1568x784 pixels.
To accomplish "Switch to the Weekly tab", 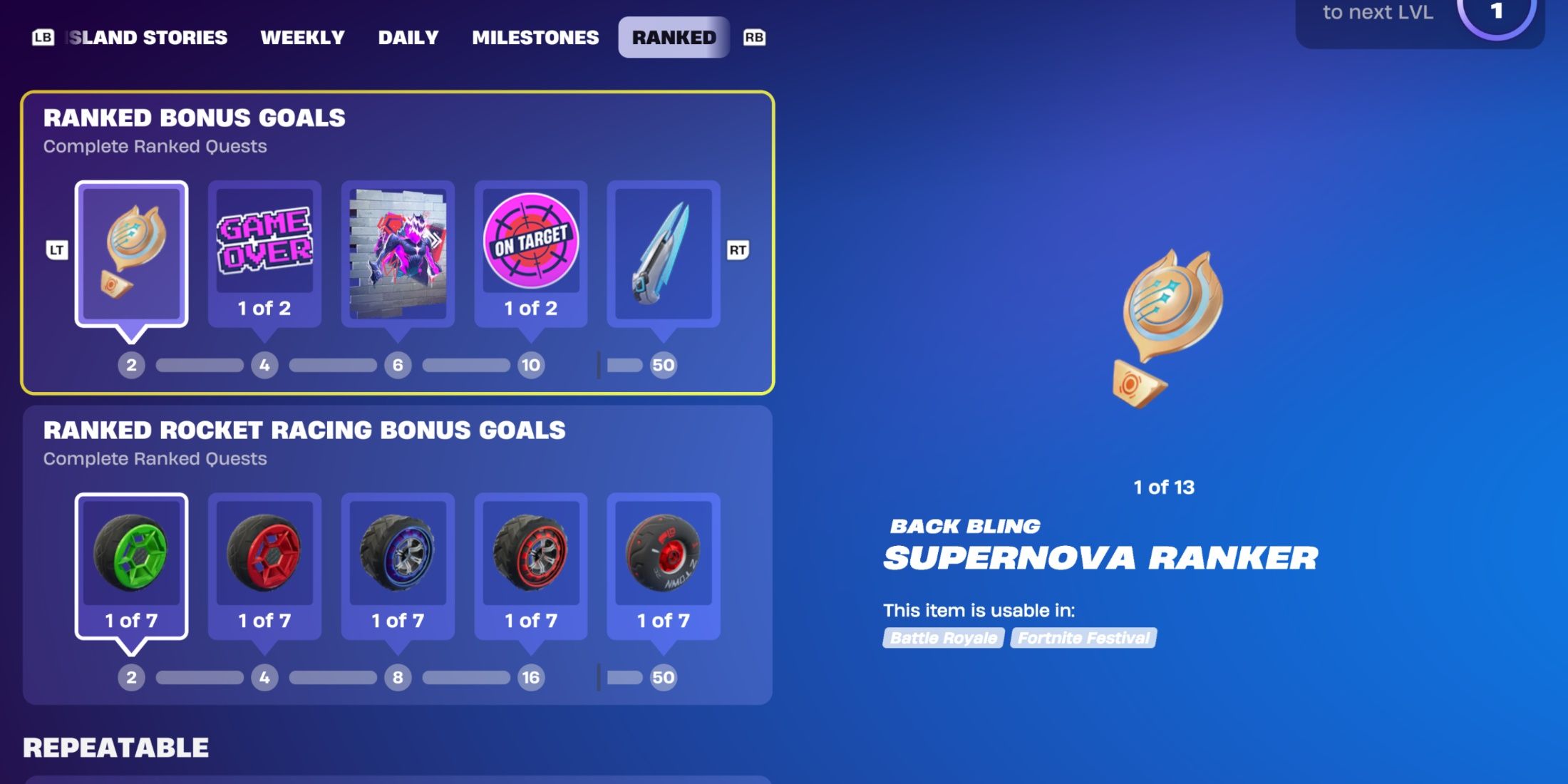I will pos(304,37).
